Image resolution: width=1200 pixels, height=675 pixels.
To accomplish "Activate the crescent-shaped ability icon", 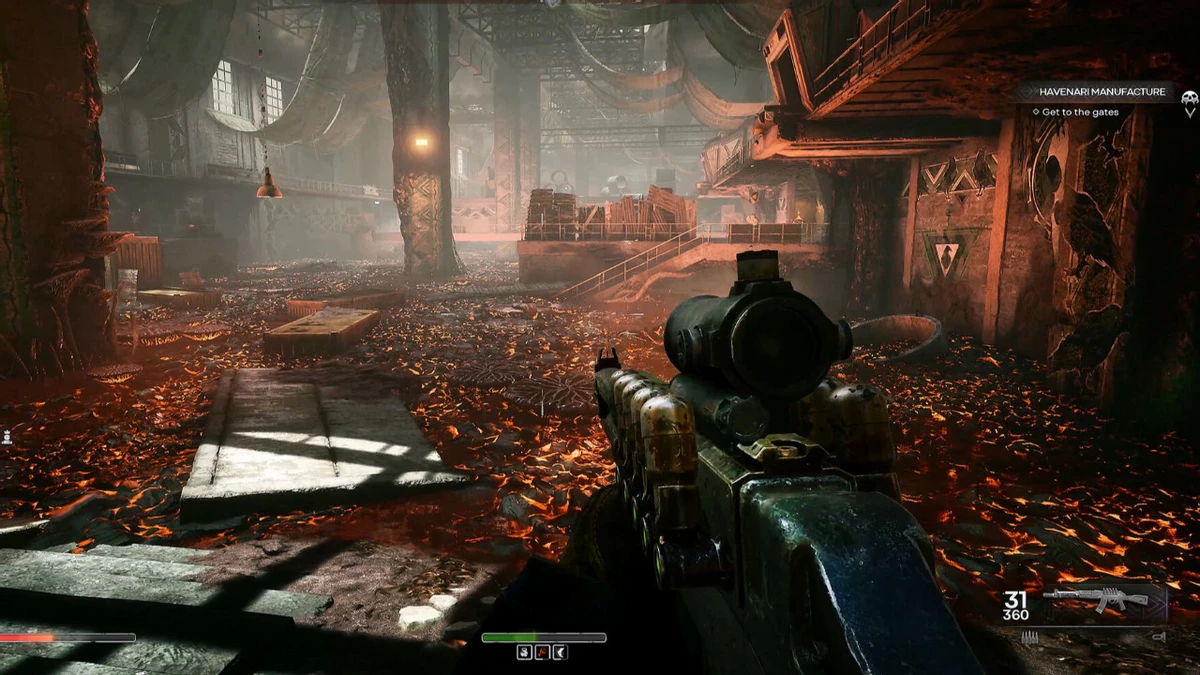I will (x=561, y=652).
